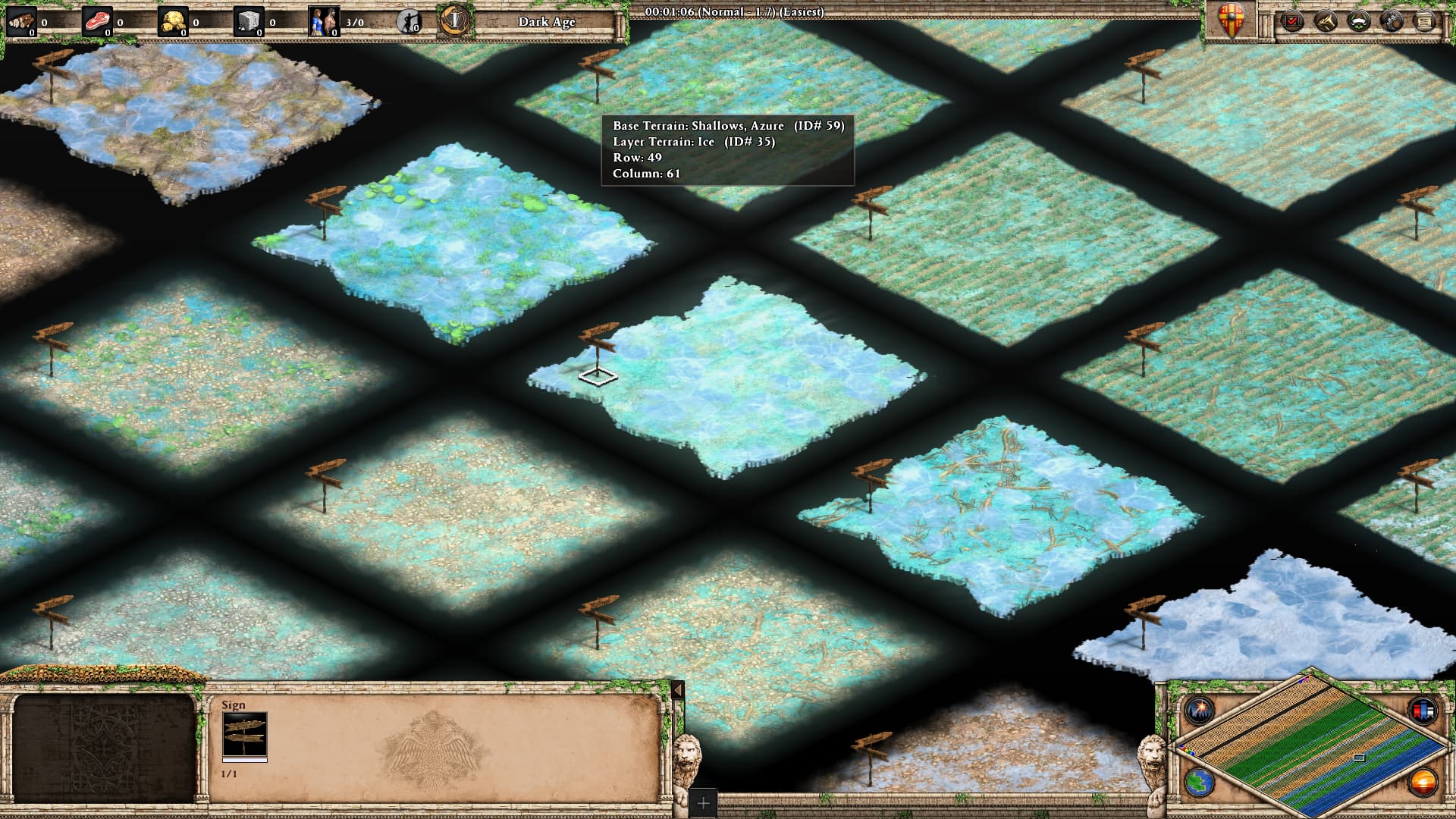
Task: Toggle the minimap banner colors button
Action: (1423, 711)
